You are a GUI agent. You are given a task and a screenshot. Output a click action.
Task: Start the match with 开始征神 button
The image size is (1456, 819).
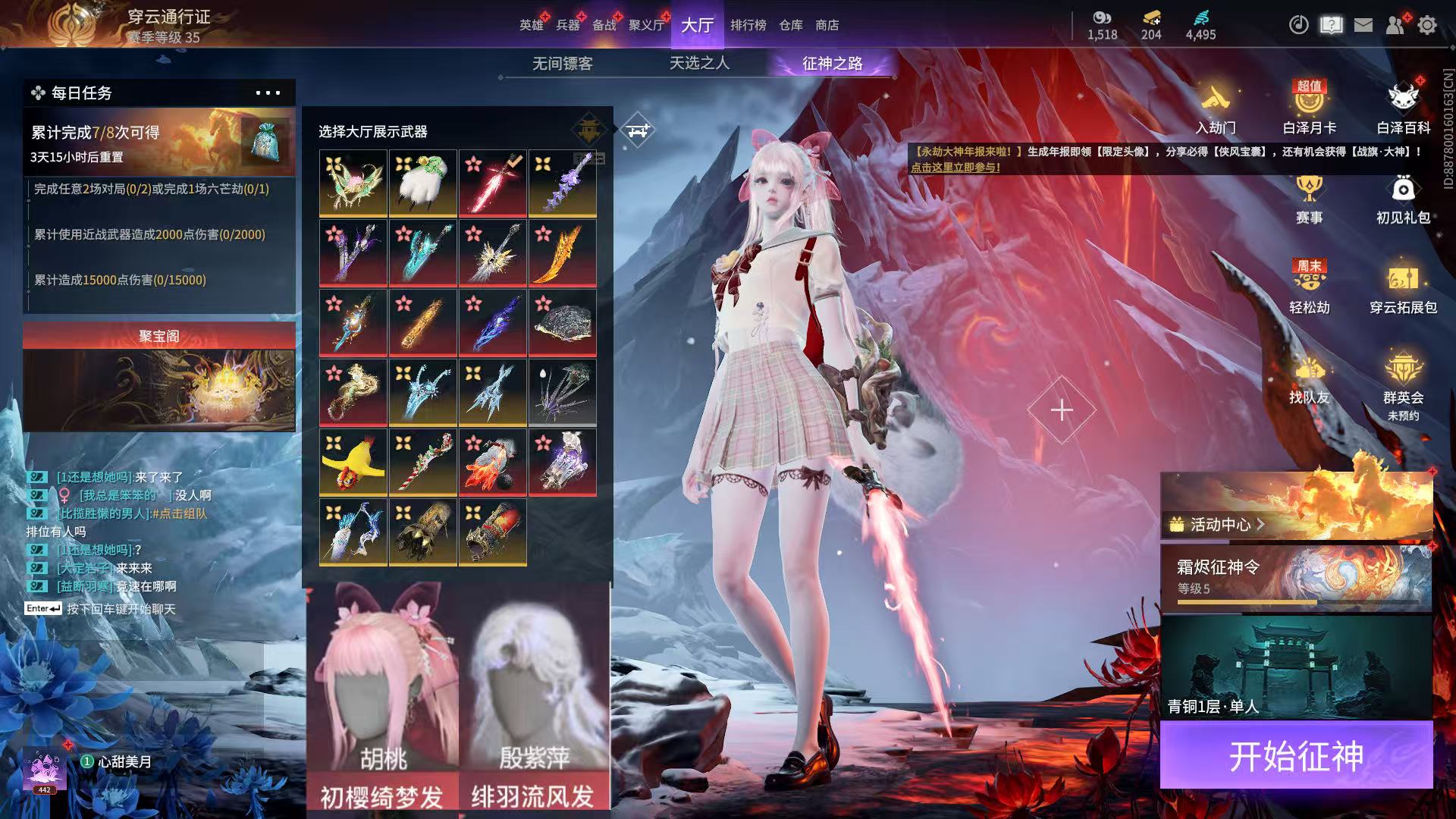click(x=1296, y=756)
